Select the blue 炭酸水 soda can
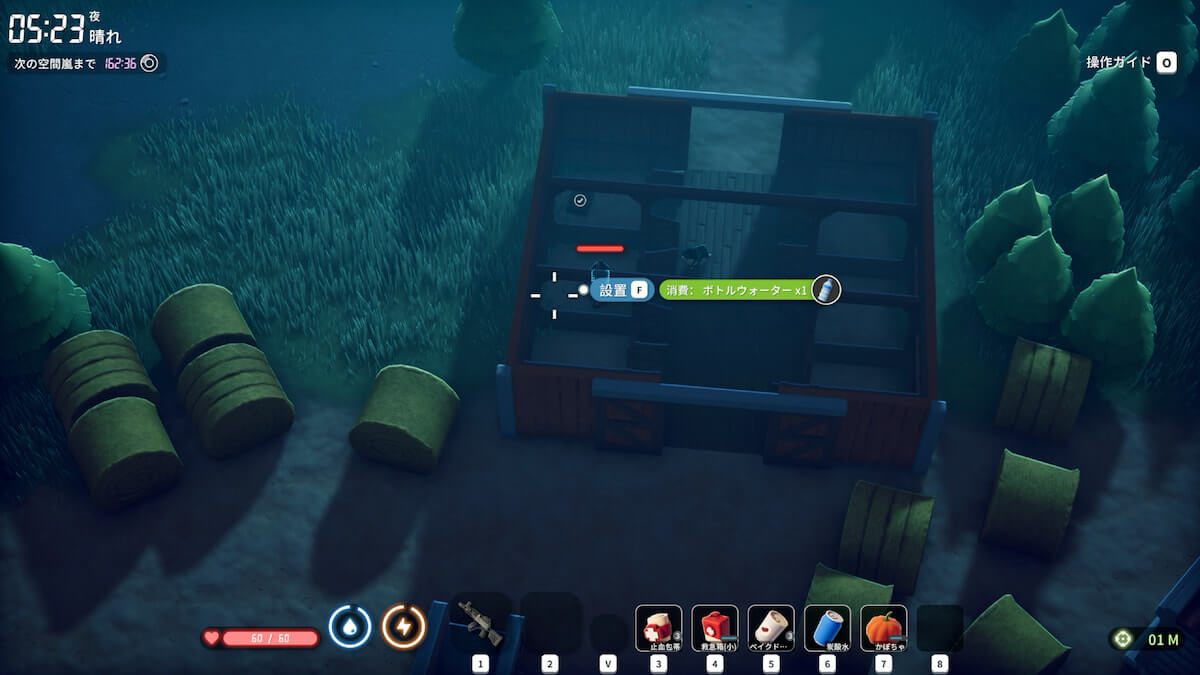Viewport: 1200px width, 675px height. pyautogui.click(x=827, y=628)
